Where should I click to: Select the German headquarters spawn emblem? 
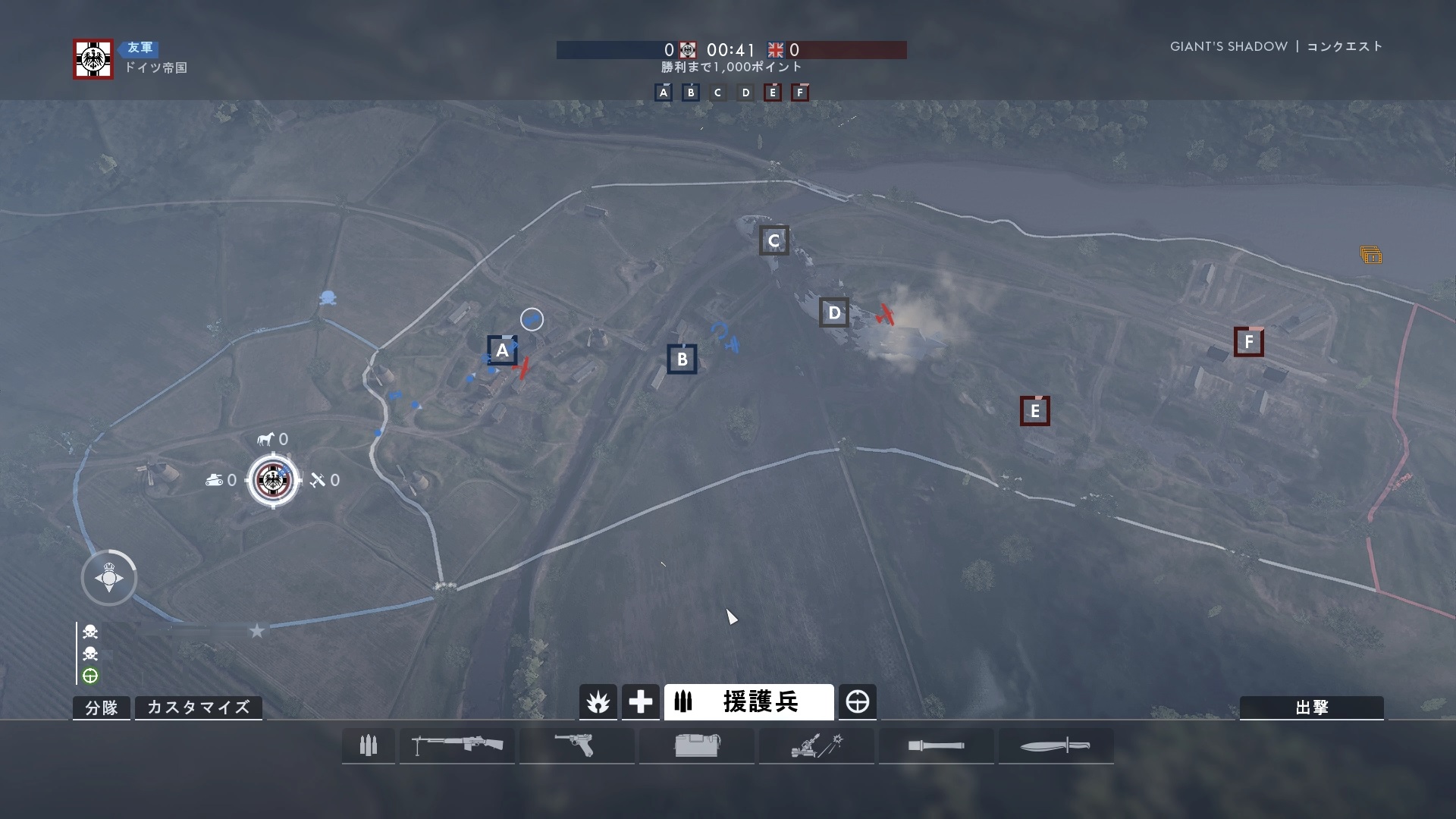click(272, 479)
